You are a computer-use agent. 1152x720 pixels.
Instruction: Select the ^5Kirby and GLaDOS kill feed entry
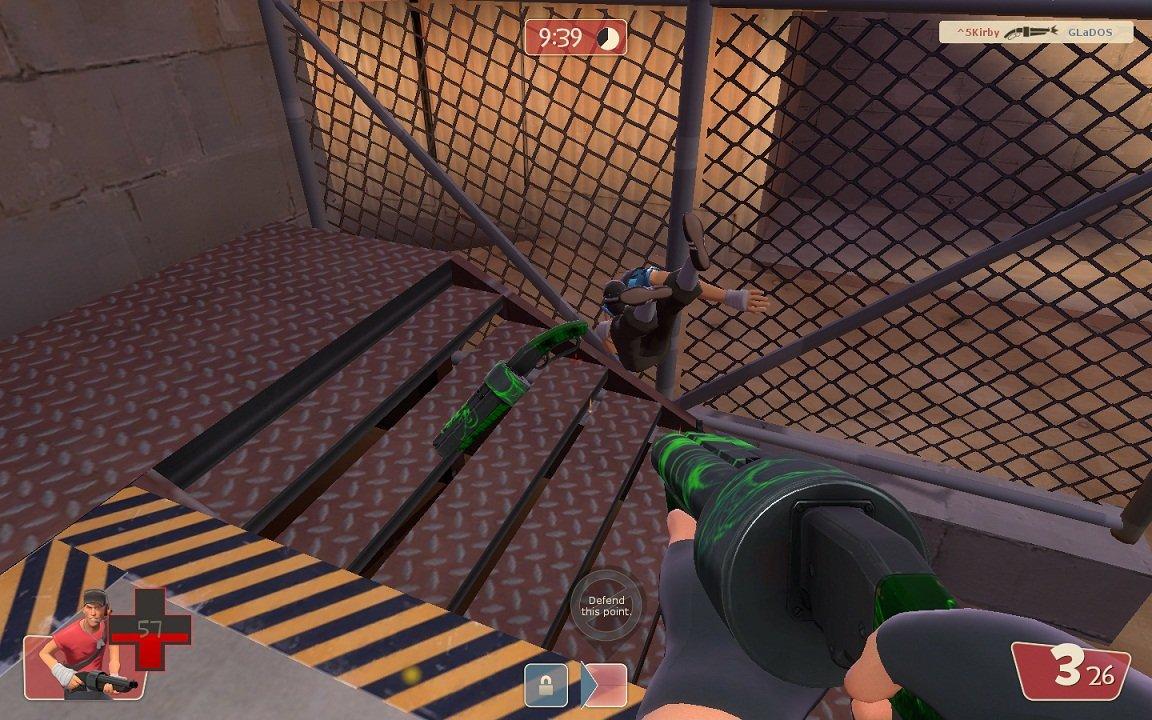pos(1035,33)
